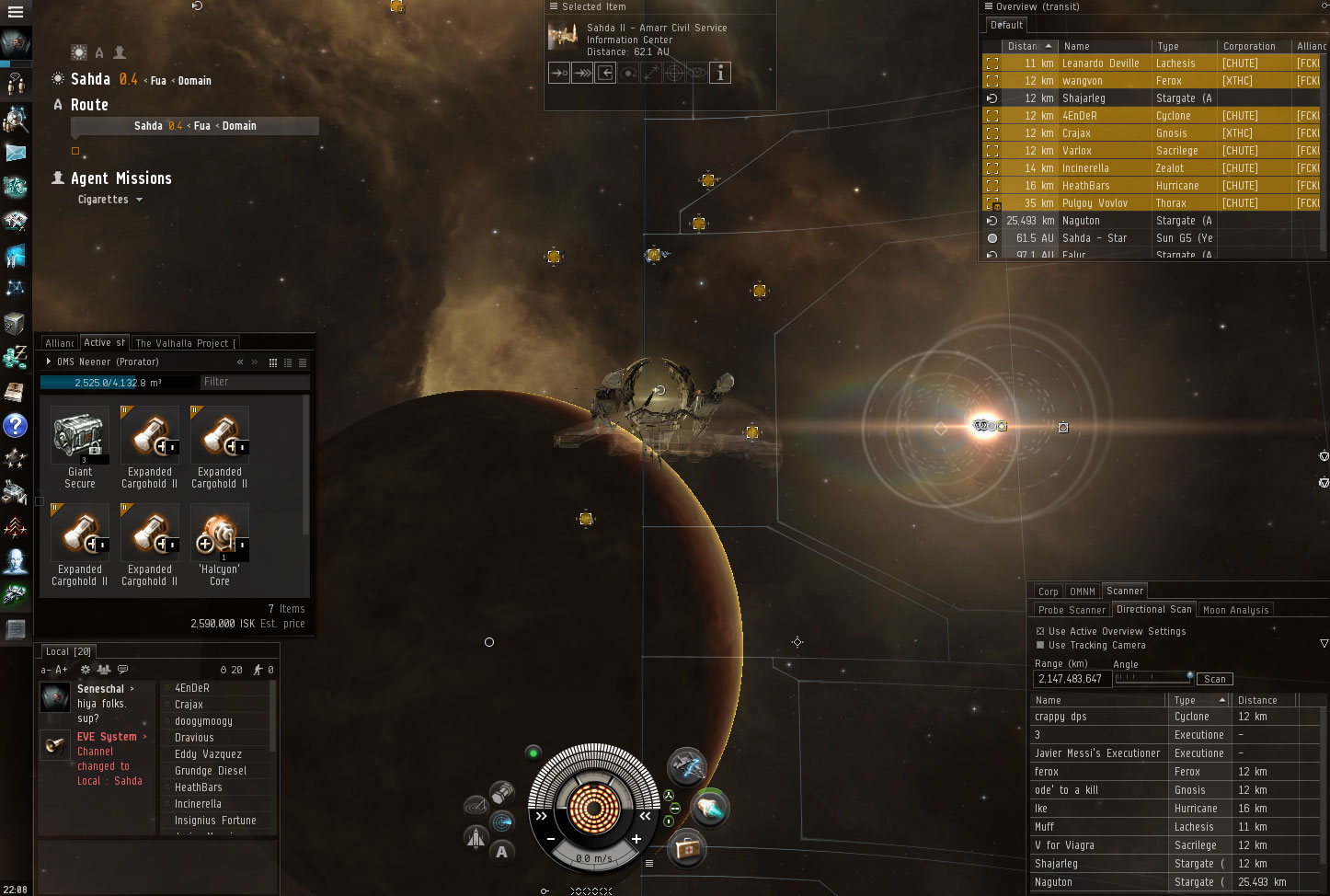Open the help question mark icon

tap(16, 425)
